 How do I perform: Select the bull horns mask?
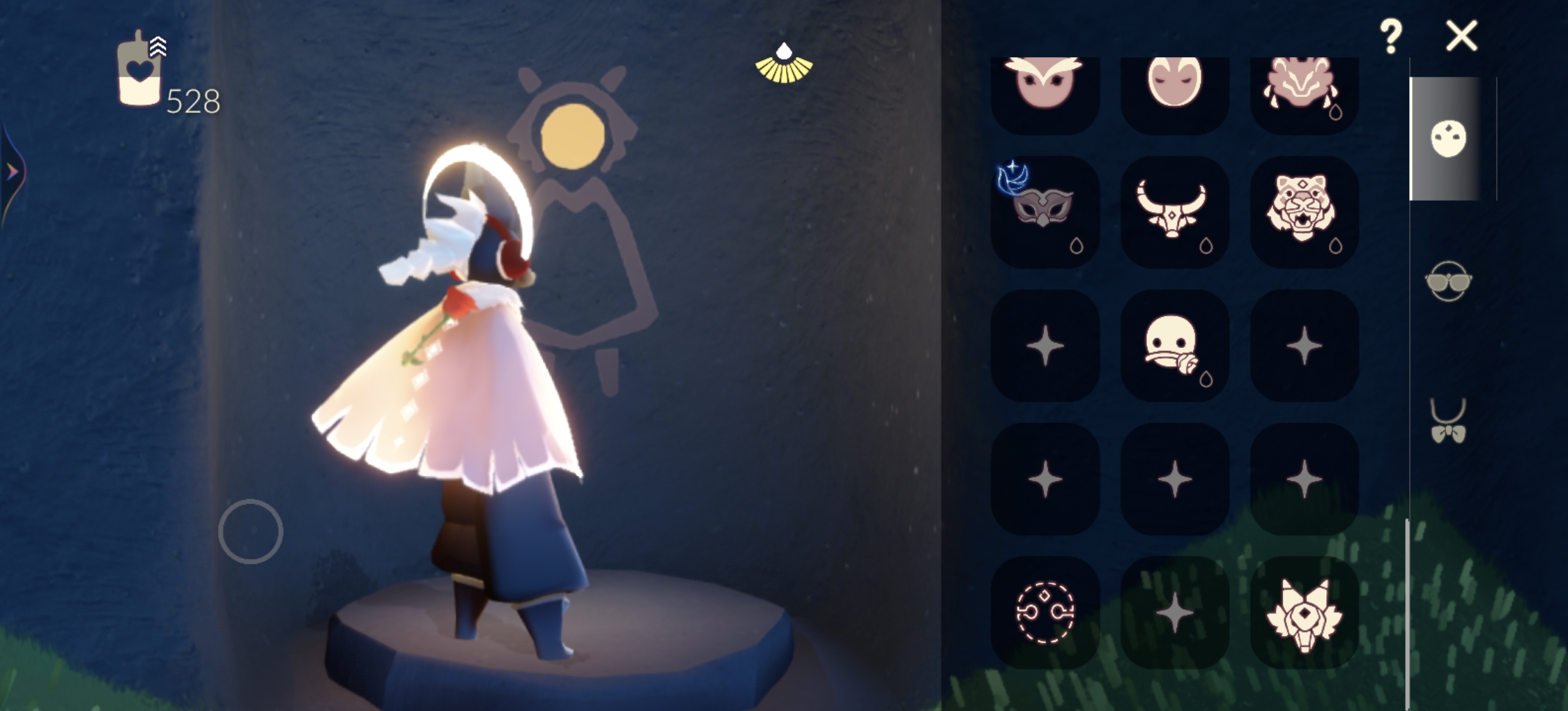coord(1174,210)
